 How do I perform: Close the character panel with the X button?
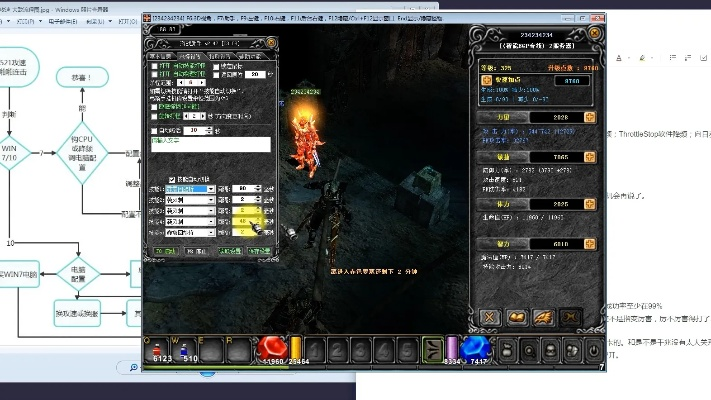point(490,317)
